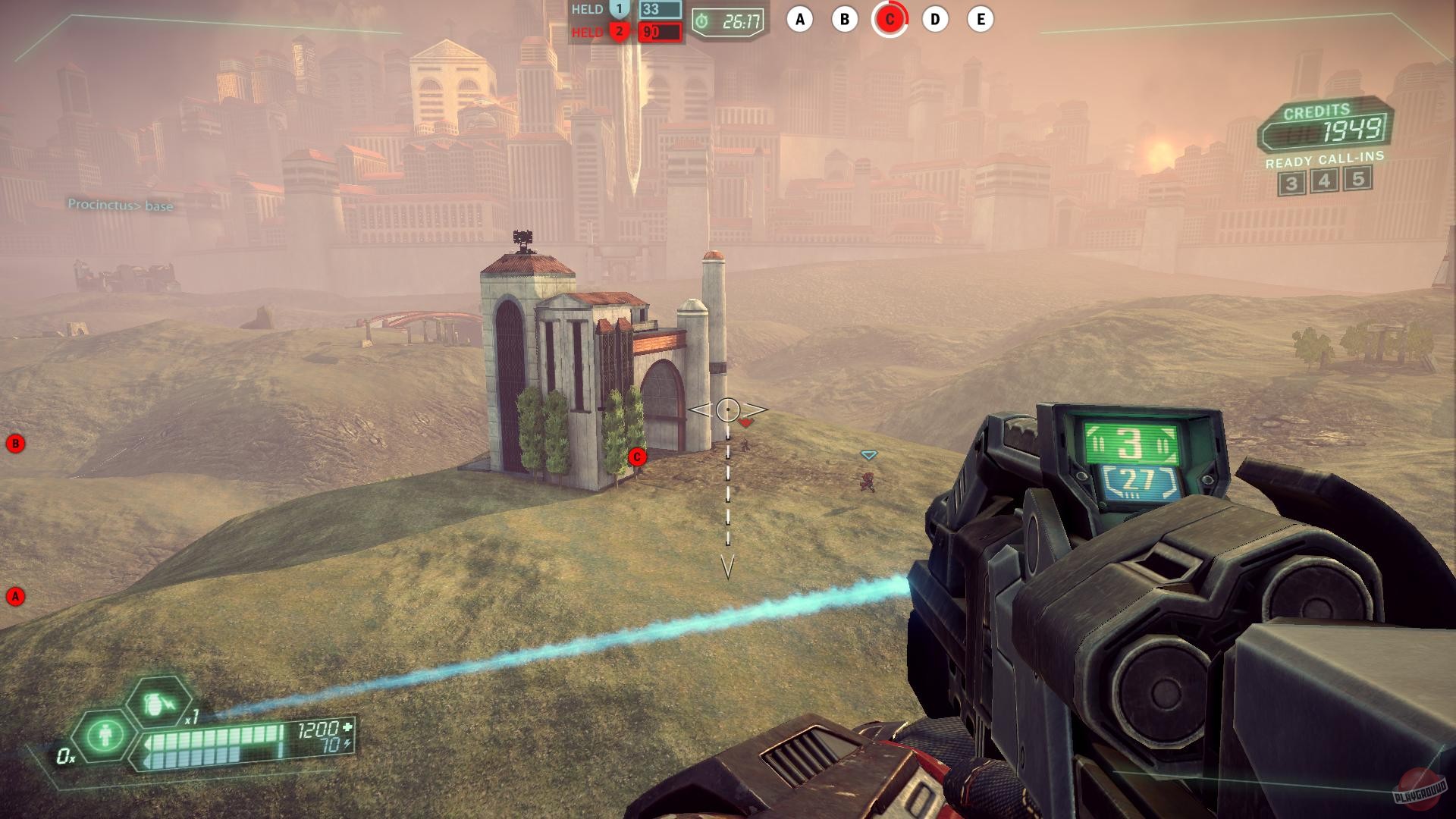Viewport: 1456px width, 819px height.
Task: Select the grenade icon in the weapon loadout
Action: click(x=156, y=703)
